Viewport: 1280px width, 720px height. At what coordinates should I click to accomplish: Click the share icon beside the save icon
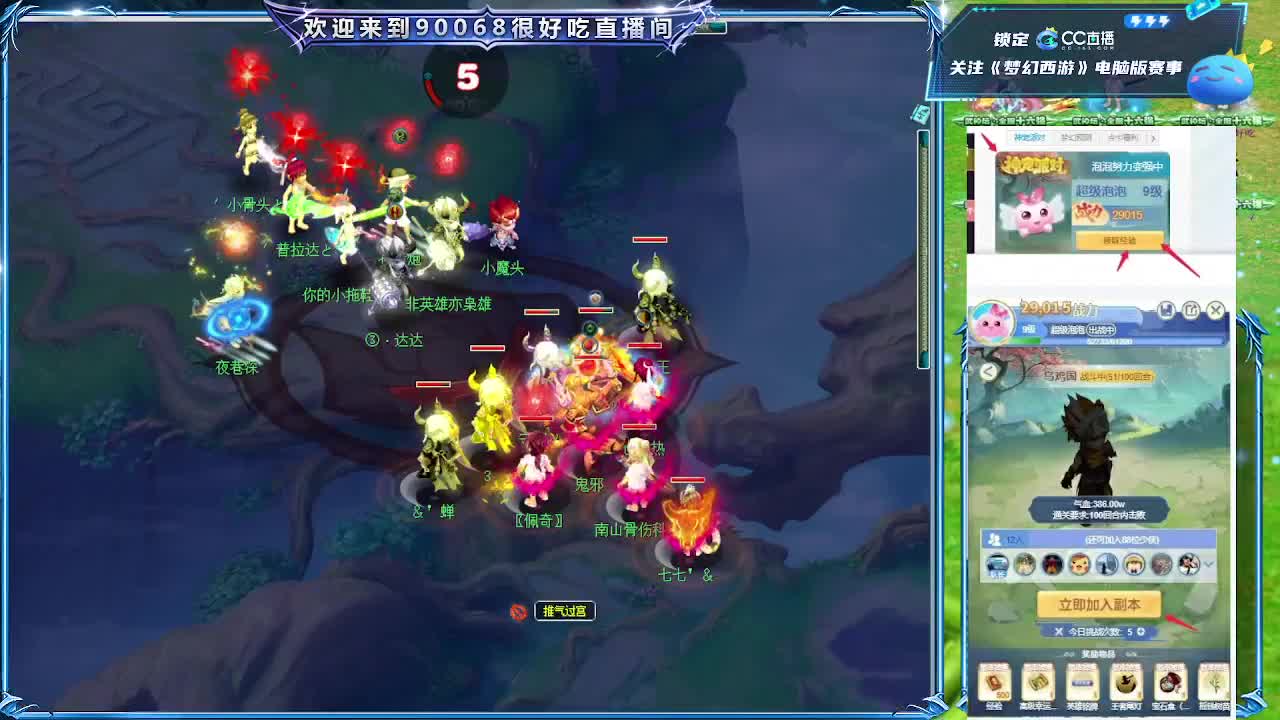click(x=1192, y=311)
